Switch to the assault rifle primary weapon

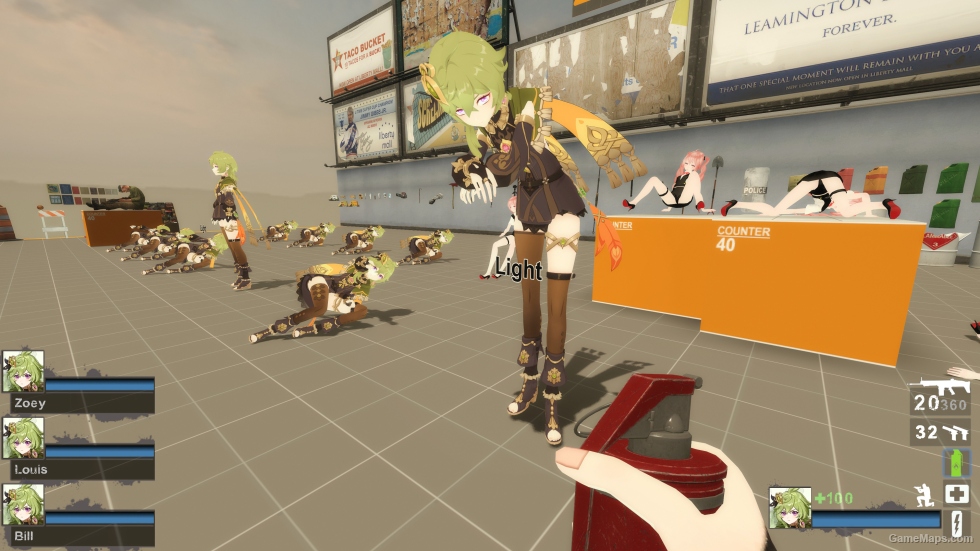[938, 388]
